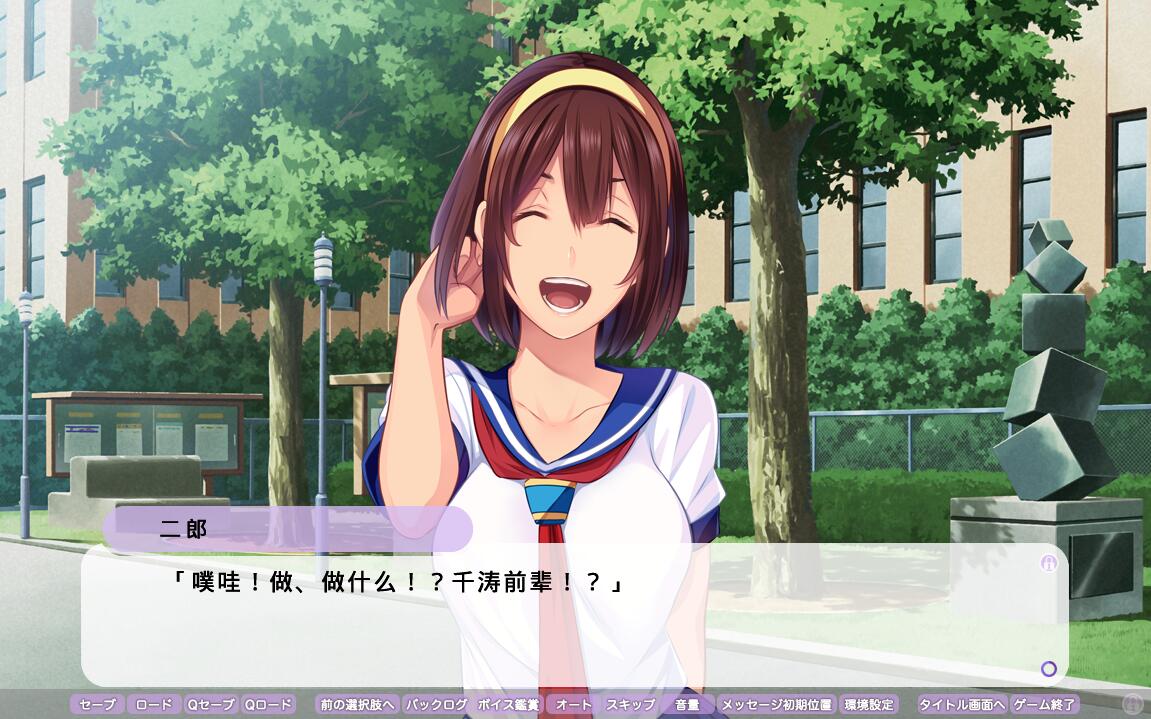Open the セーブ (Save) menu
Viewport: 1151px width, 719px height.
tap(98, 704)
